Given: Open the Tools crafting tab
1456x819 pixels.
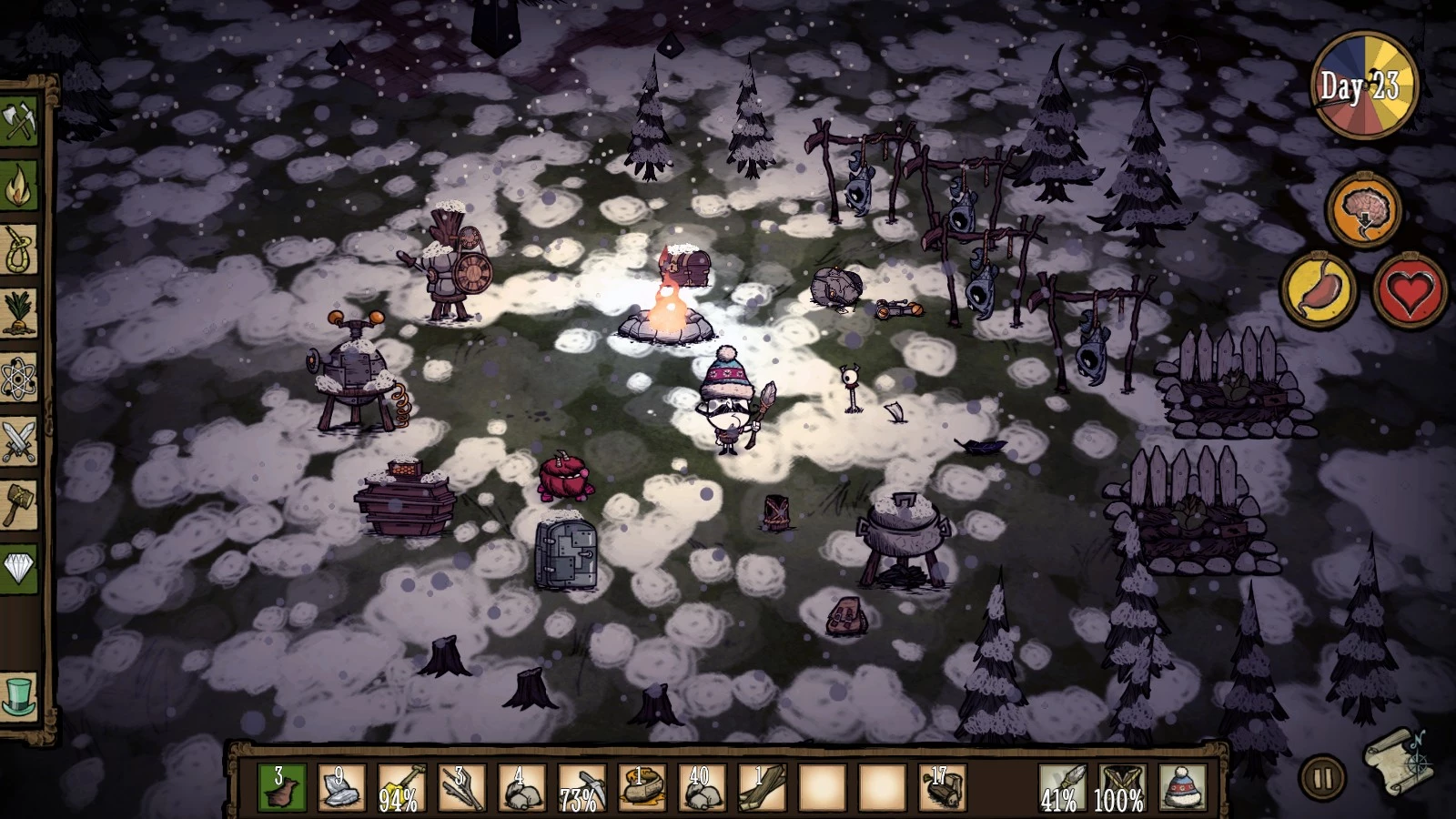Looking at the screenshot, I should point(19,121).
